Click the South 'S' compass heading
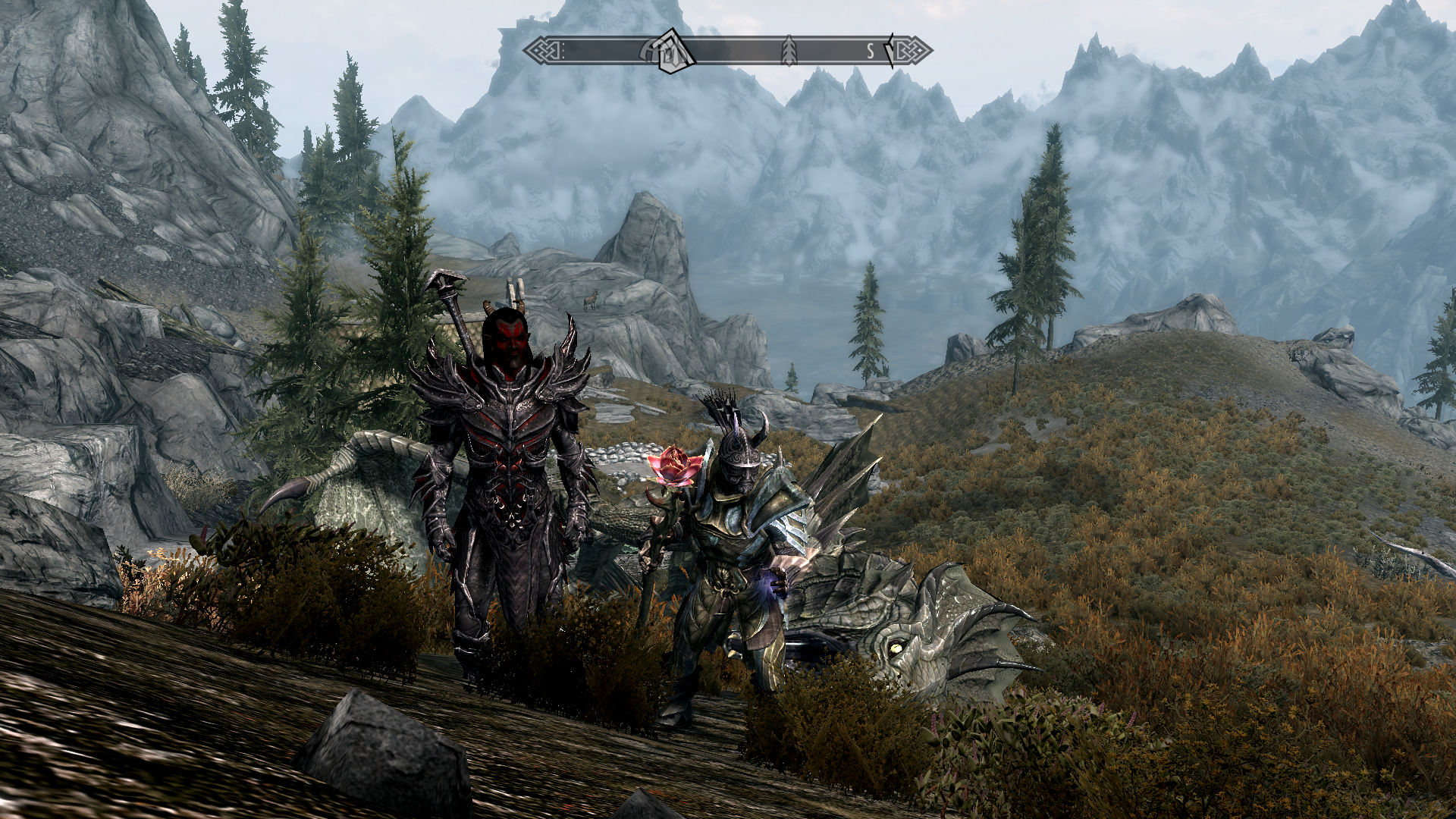Viewport: 1456px width, 819px height. tap(871, 52)
